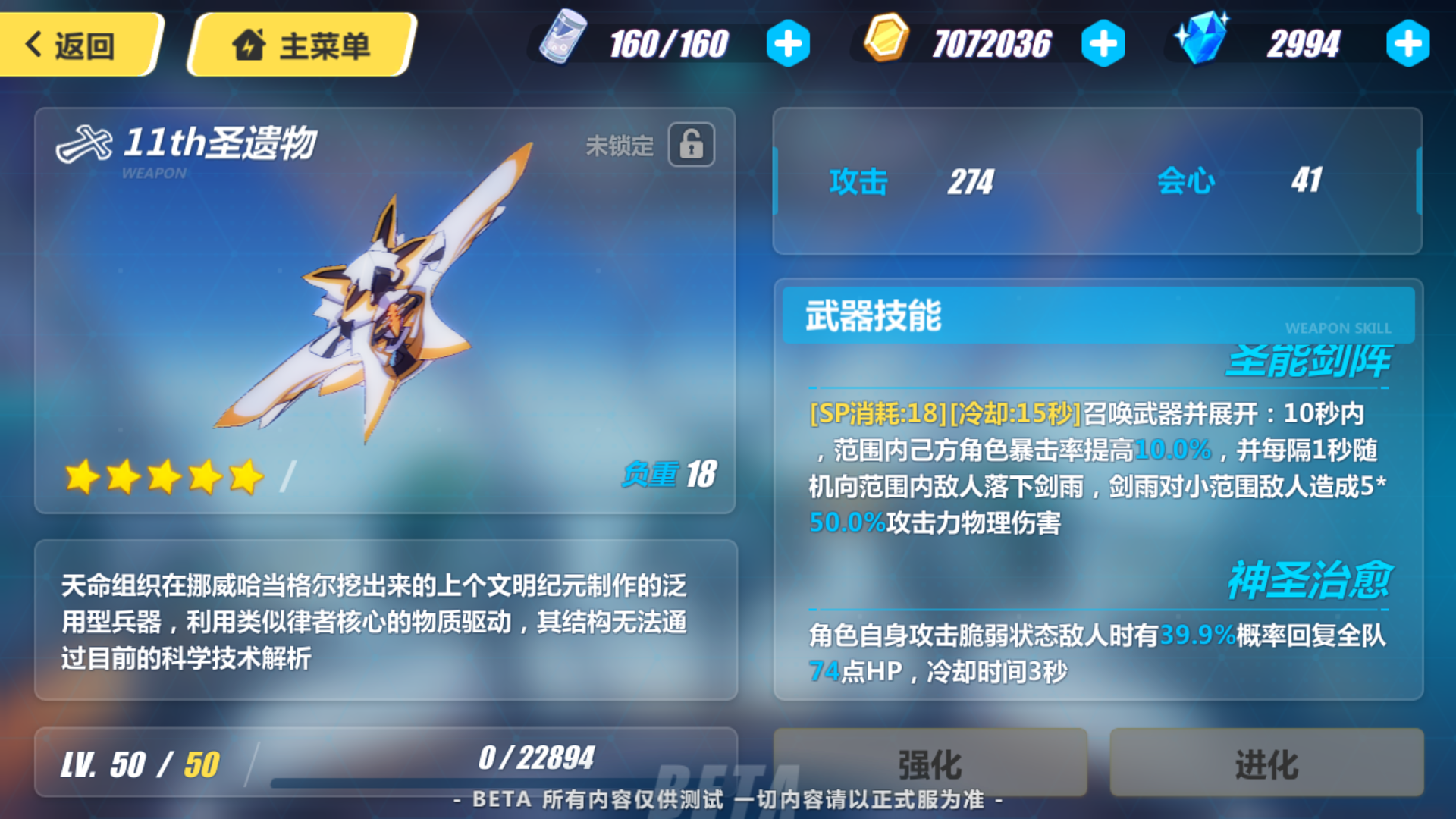Screen dimensions: 1456x819
Task: Click the plus icon beside crystals
Action: (x=1407, y=43)
